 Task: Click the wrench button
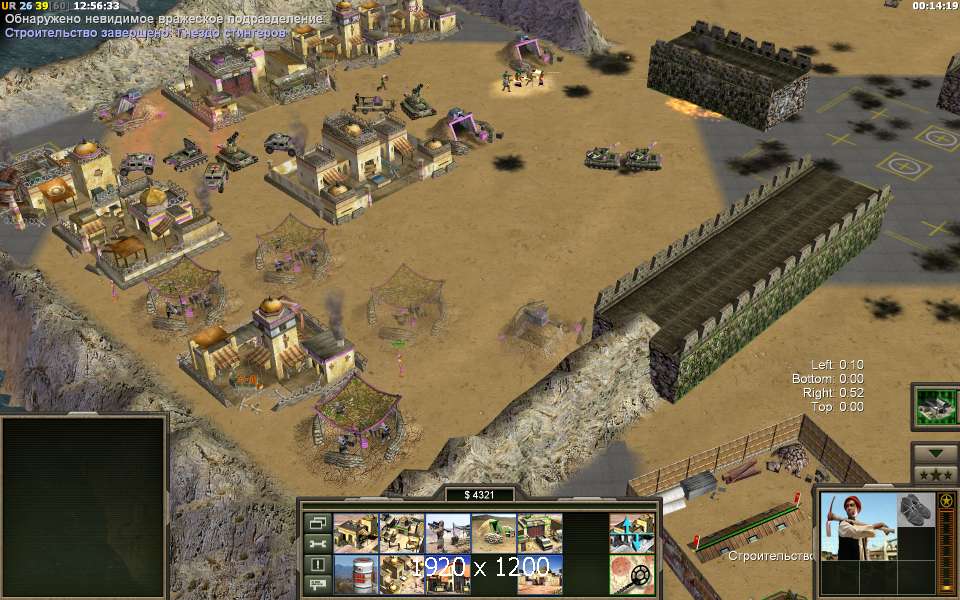317,543
